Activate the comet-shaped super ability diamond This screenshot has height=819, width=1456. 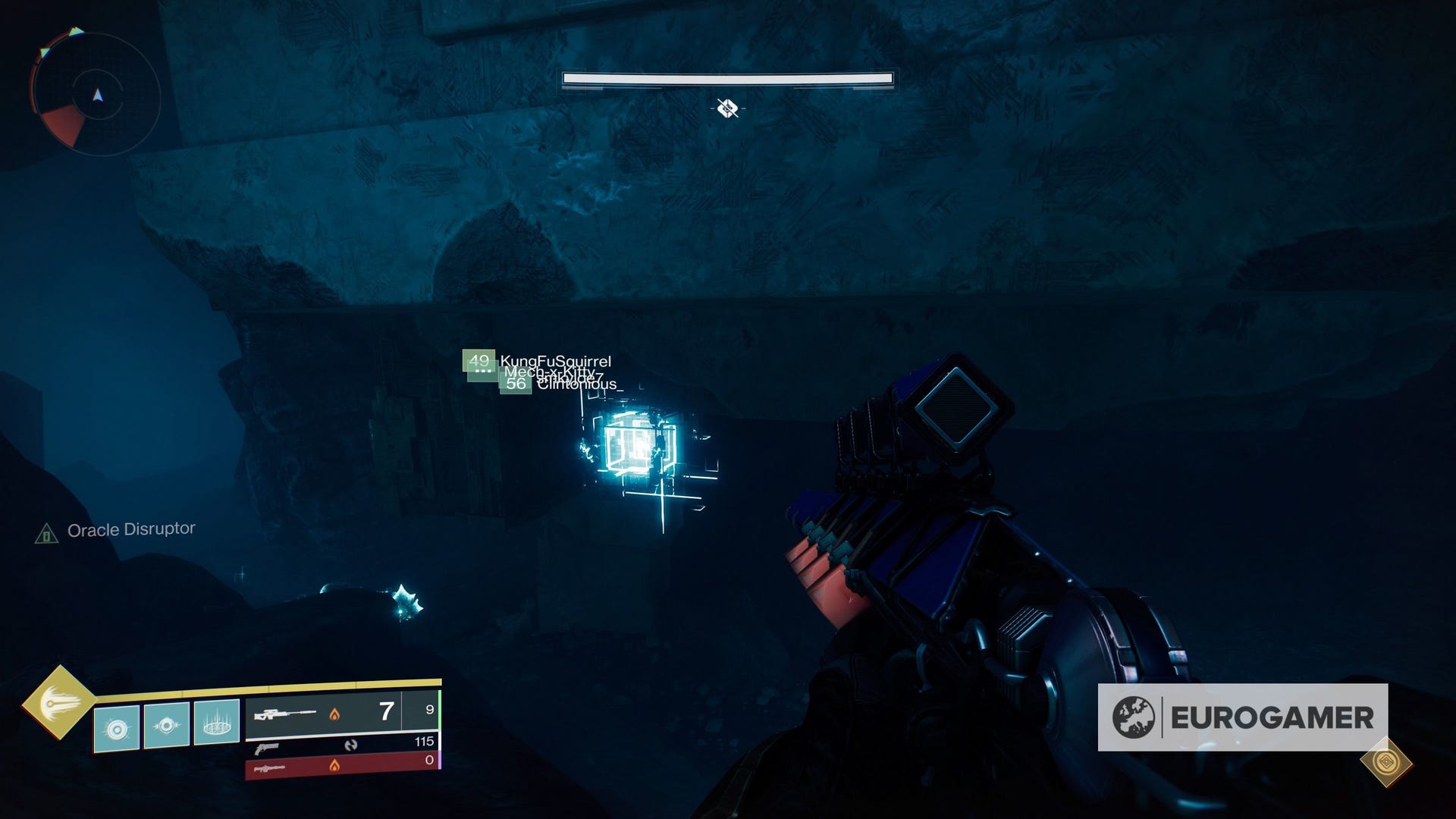[x=58, y=703]
